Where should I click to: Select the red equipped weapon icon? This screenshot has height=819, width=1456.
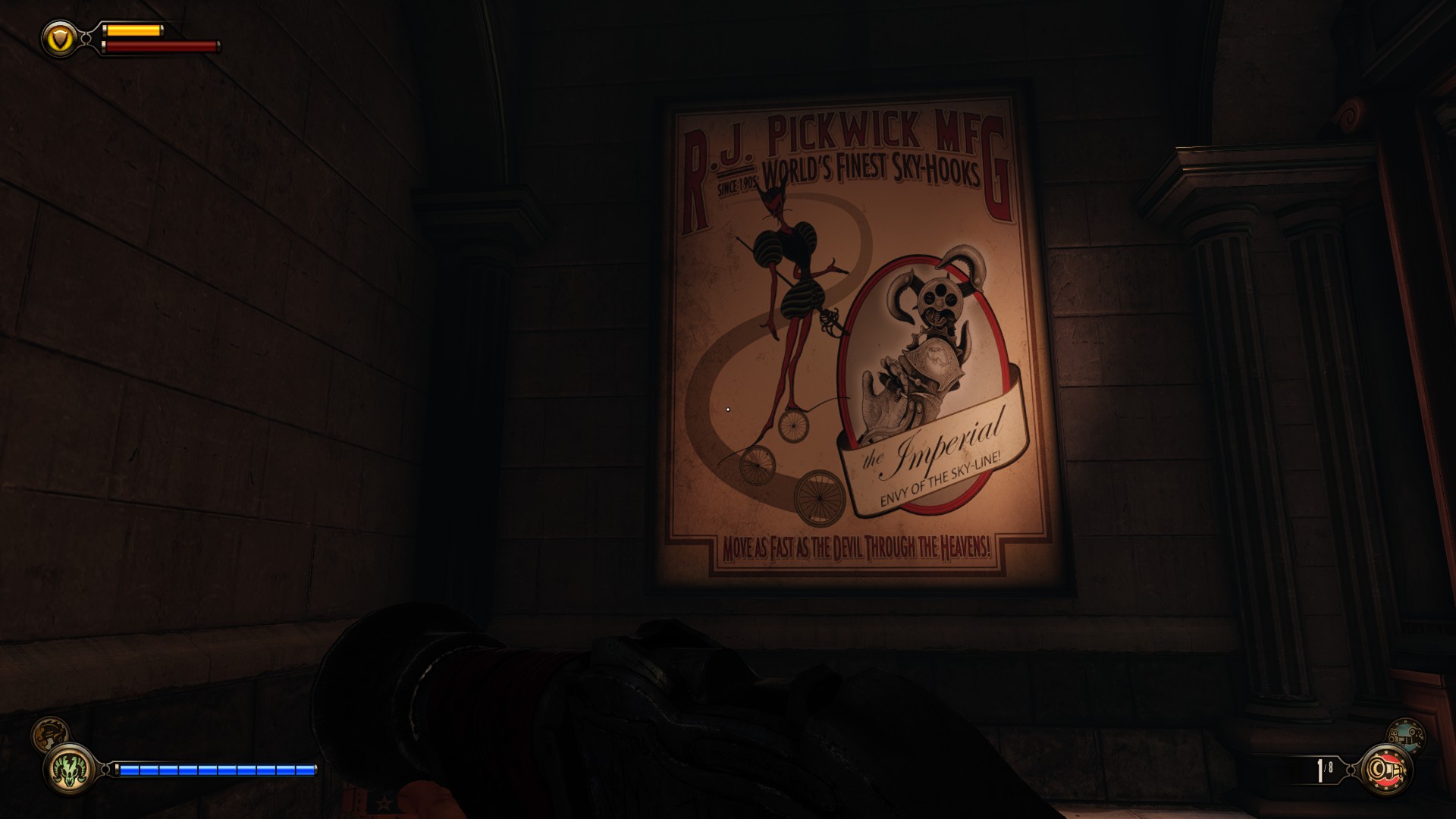[1387, 771]
